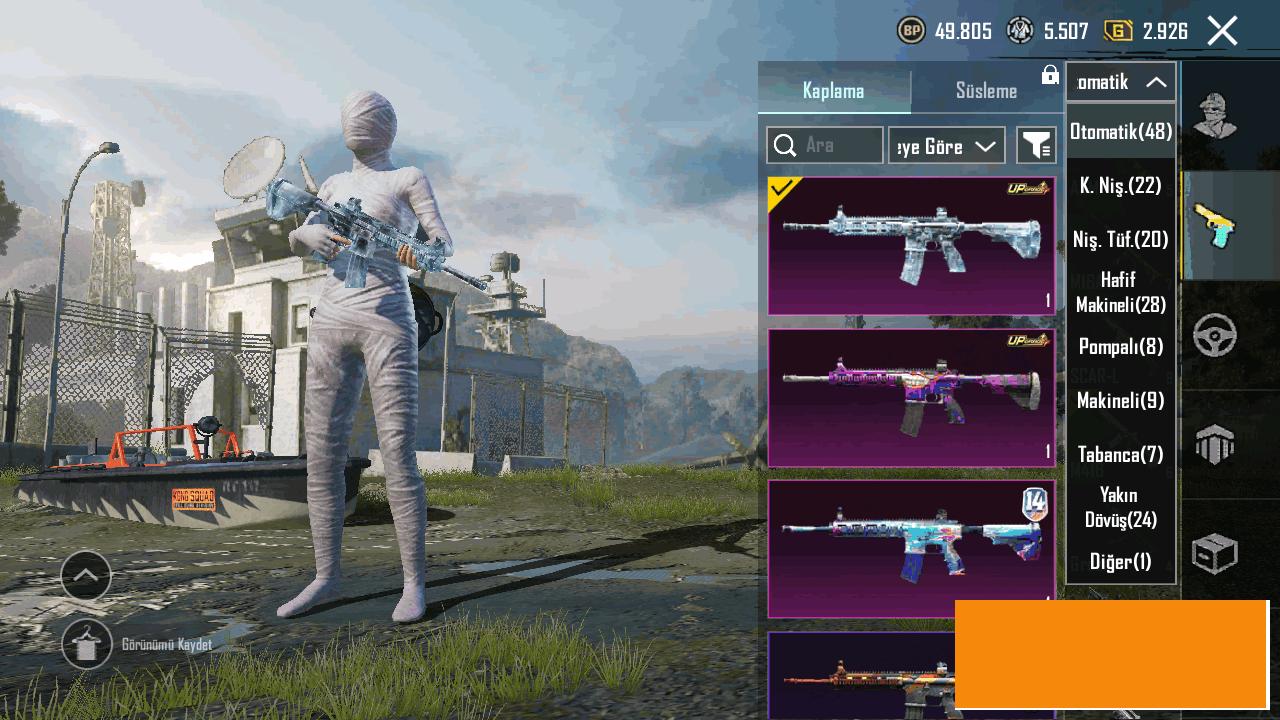Select Pompalı(8) category
Image resolution: width=1280 pixels, height=720 pixels.
[1121, 347]
